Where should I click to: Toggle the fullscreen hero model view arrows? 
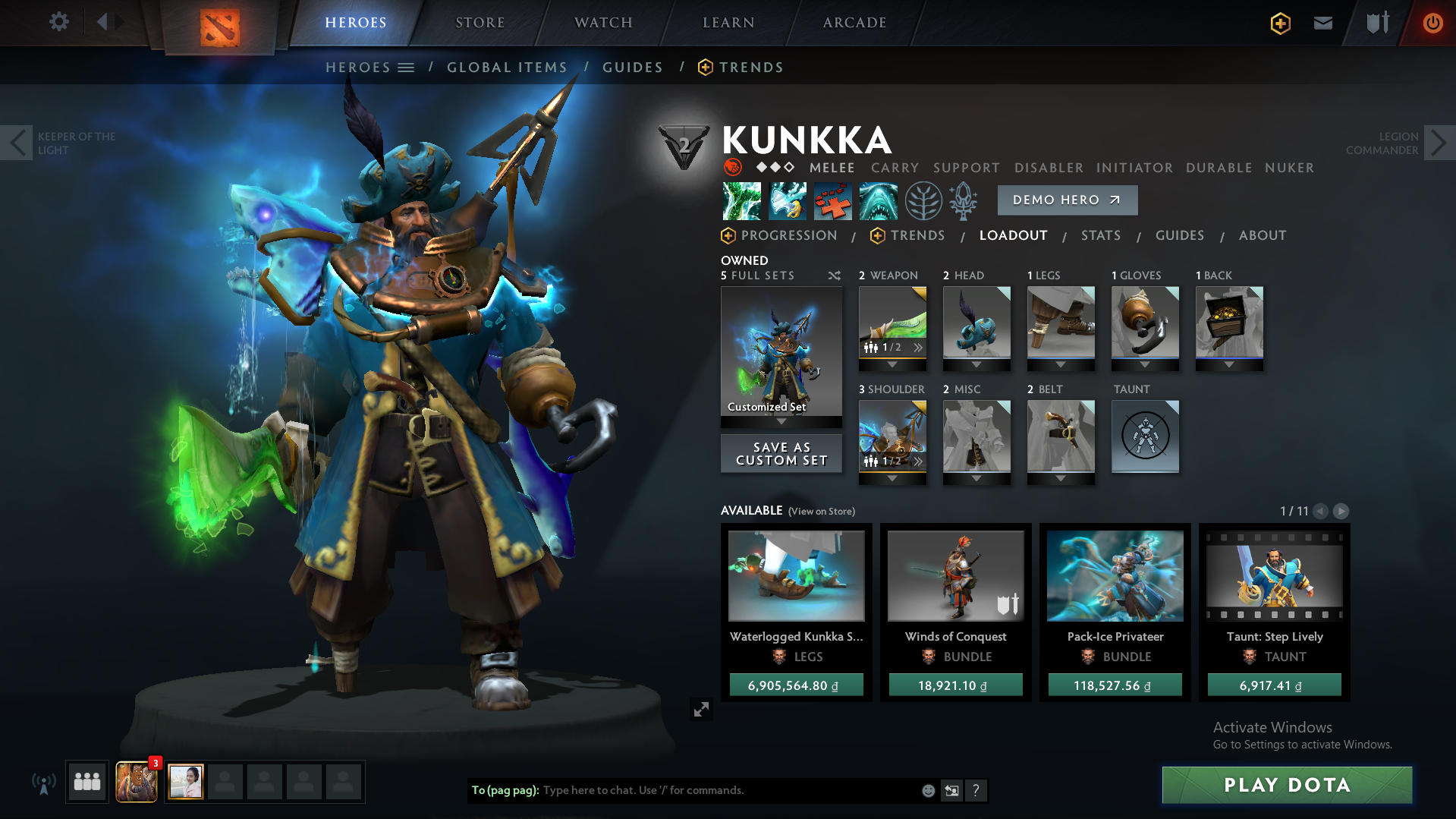[702, 710]
